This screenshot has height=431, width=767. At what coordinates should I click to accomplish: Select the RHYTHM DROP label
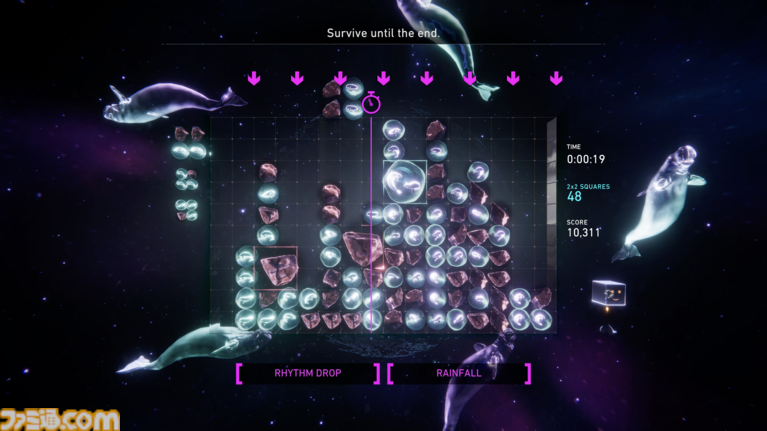[x=308, y=374]
